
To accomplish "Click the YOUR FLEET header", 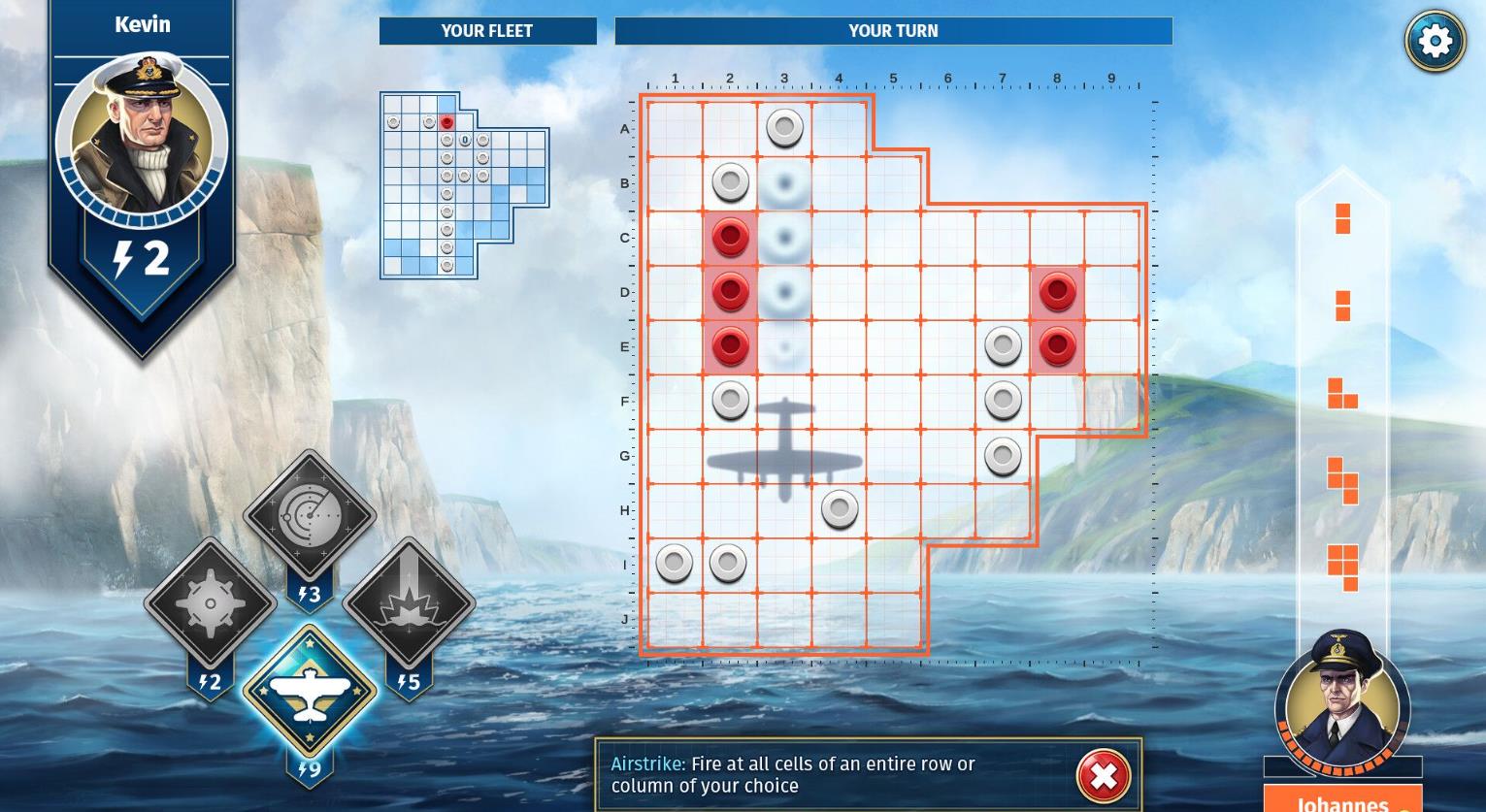I will 487,30.
